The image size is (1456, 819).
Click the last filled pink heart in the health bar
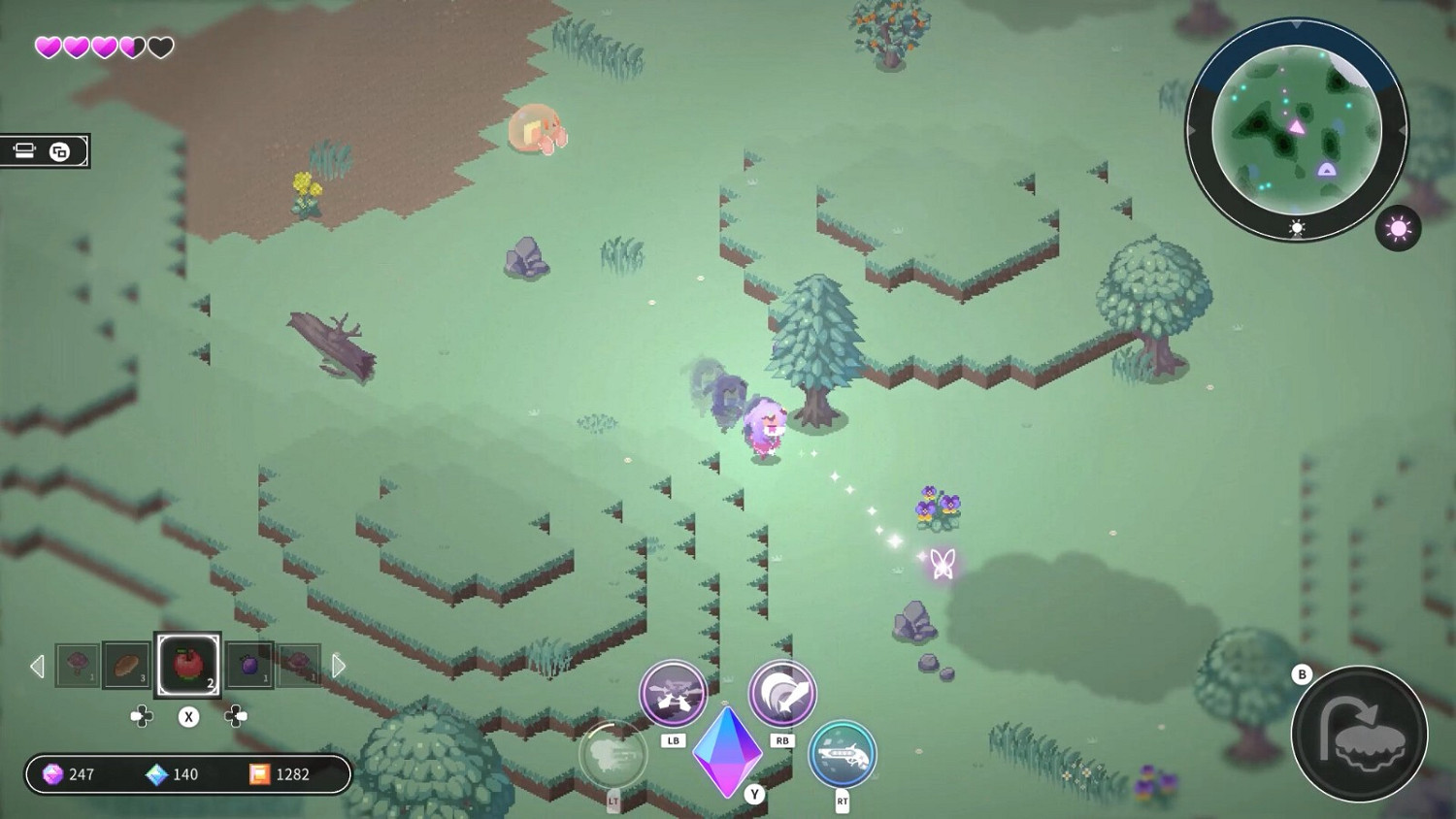(x=130, y=45)
